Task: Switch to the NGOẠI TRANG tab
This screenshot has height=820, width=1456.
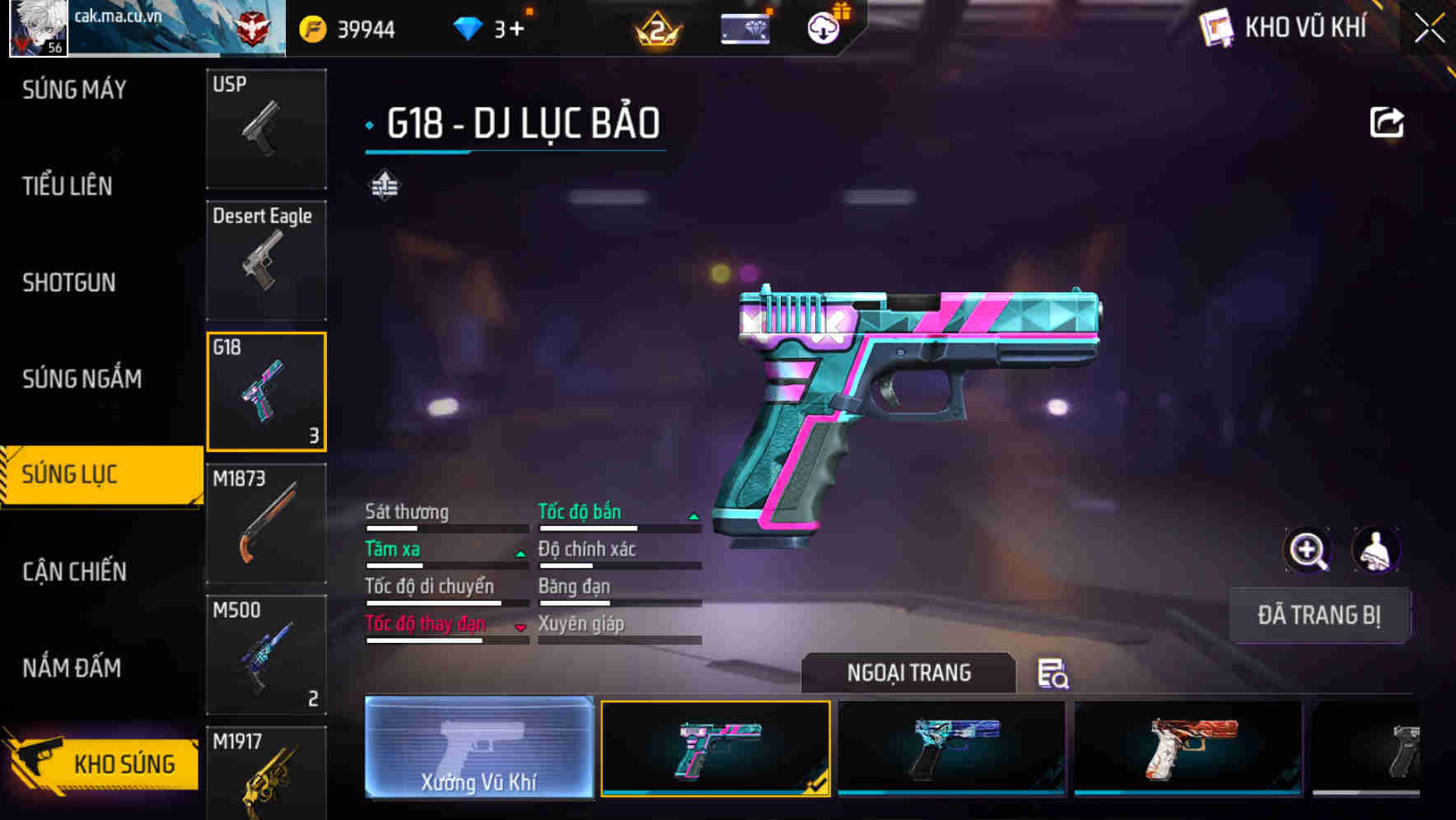Action: click(x=908, y=673)
